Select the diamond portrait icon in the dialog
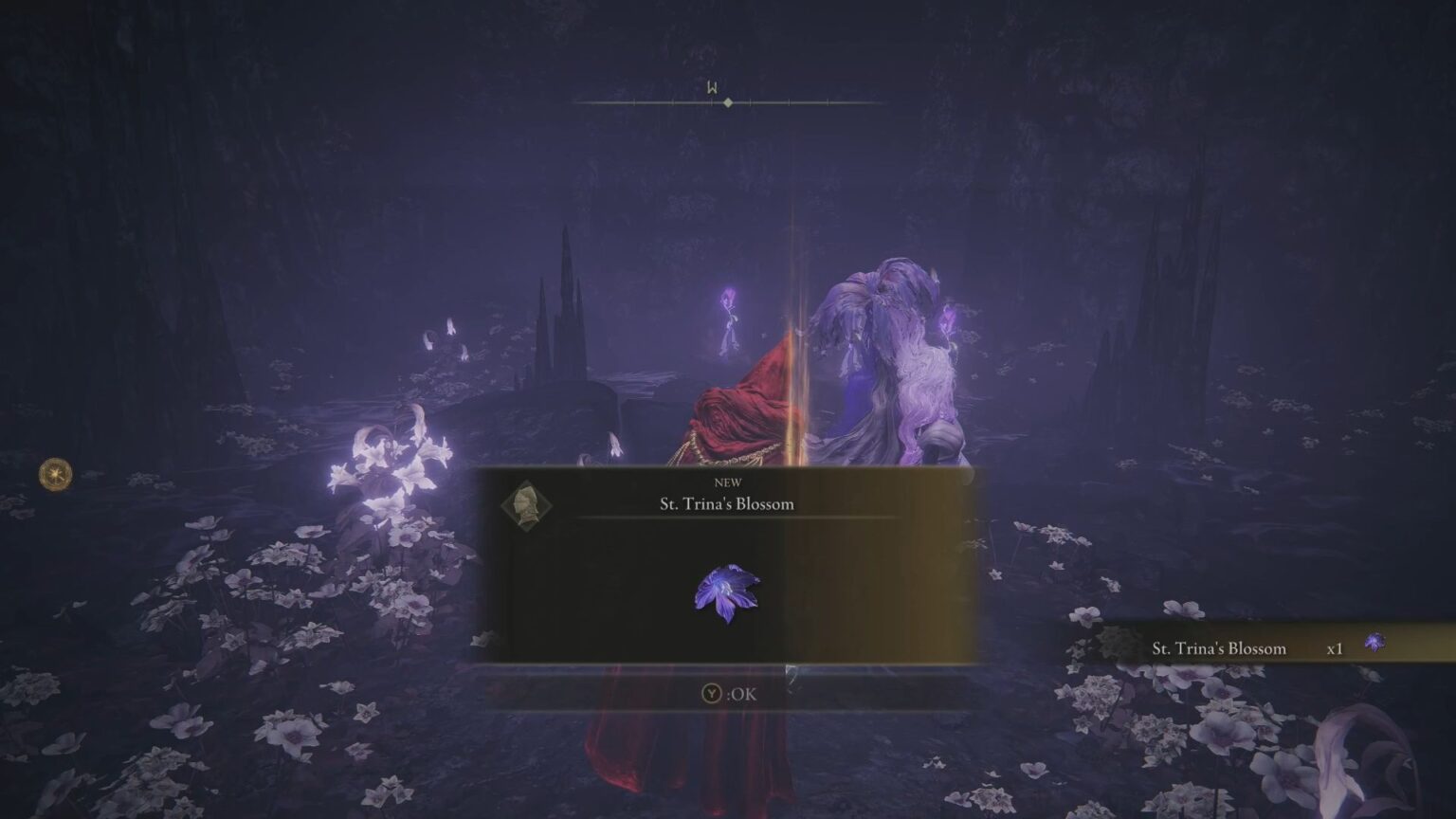The height and width of the screenshot is (819, 1456). coord(527,503)
